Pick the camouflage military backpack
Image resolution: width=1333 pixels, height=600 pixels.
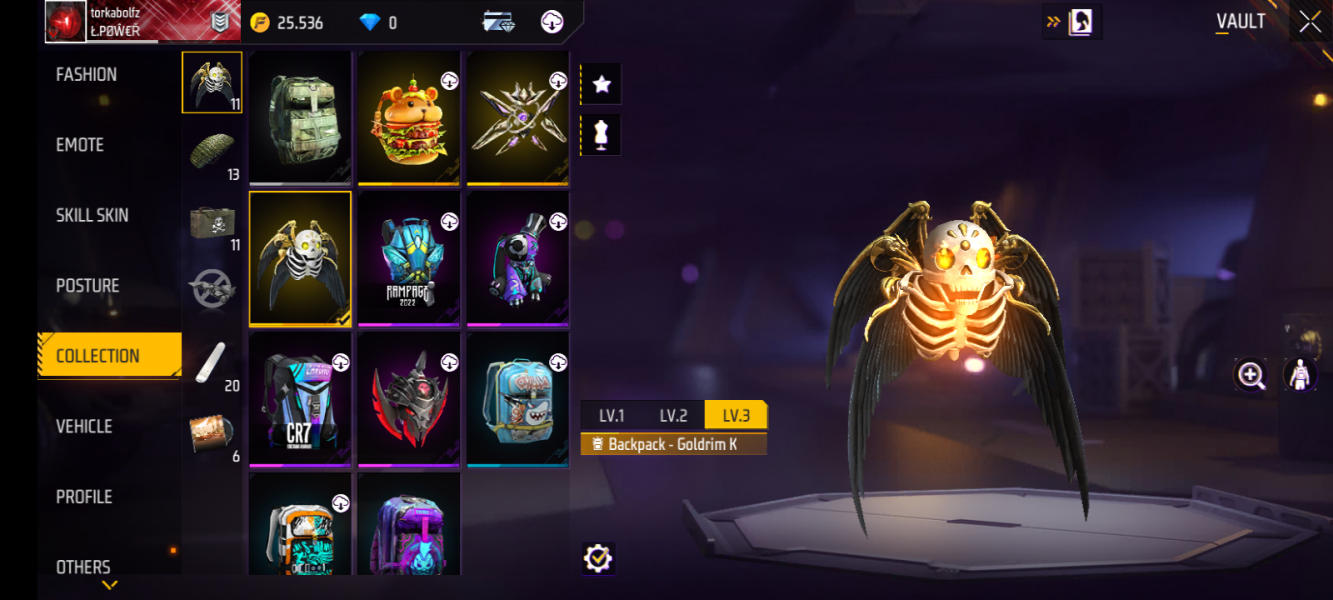click(300, 118)
